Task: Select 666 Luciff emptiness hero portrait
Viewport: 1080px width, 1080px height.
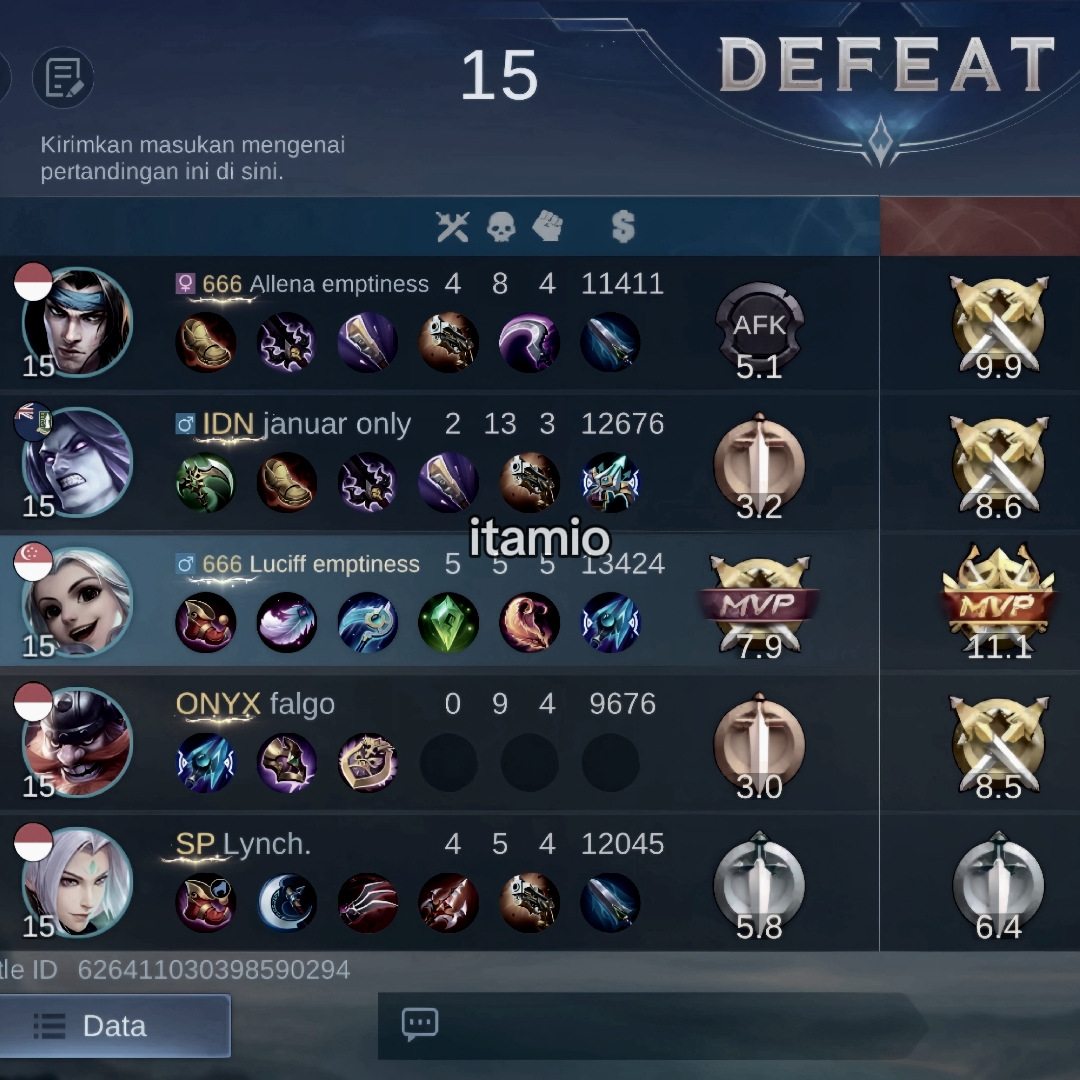Action: click(x=77, y=602)
